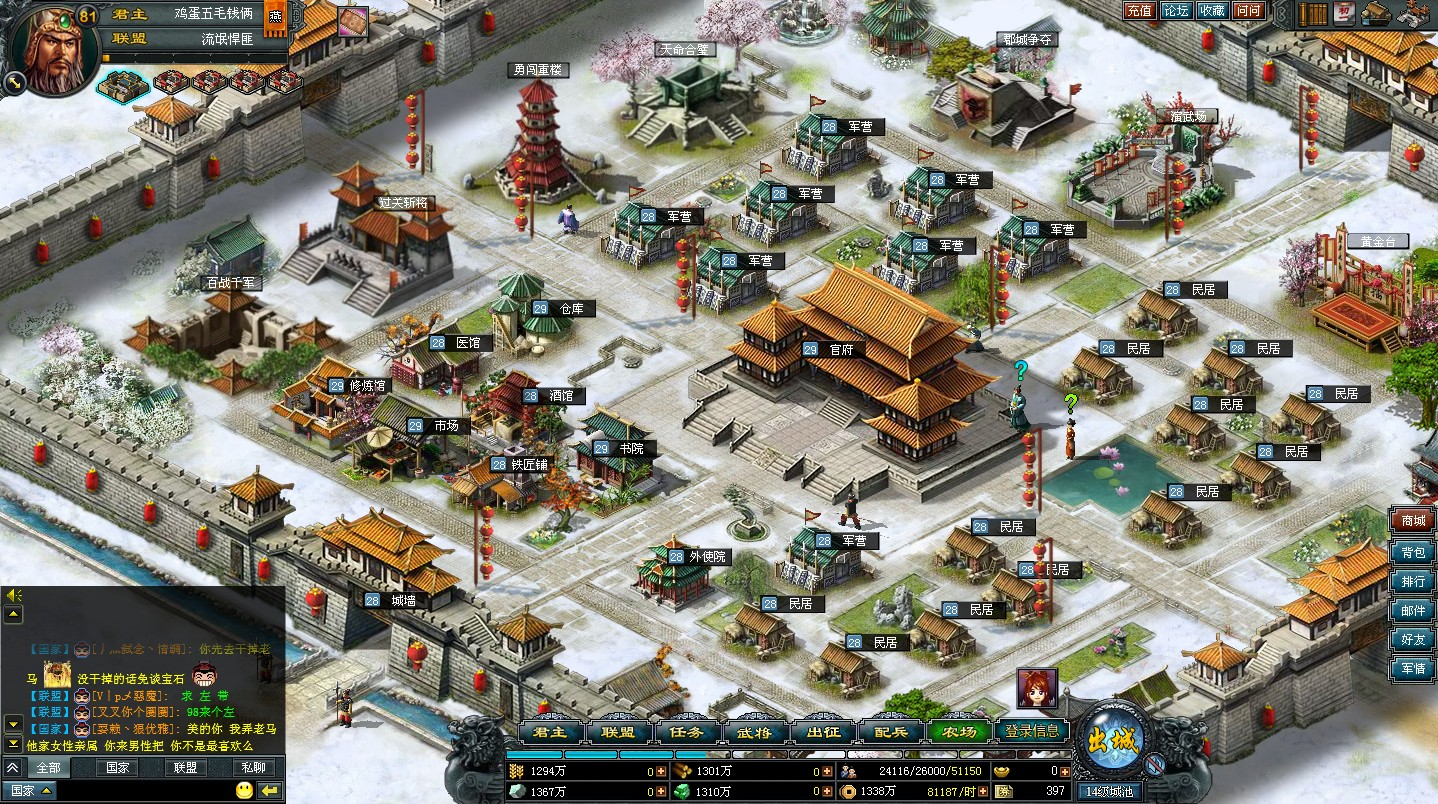View the 排行 rankings
Screen dimensions: 1438x804
click(x=1413, y=581)
